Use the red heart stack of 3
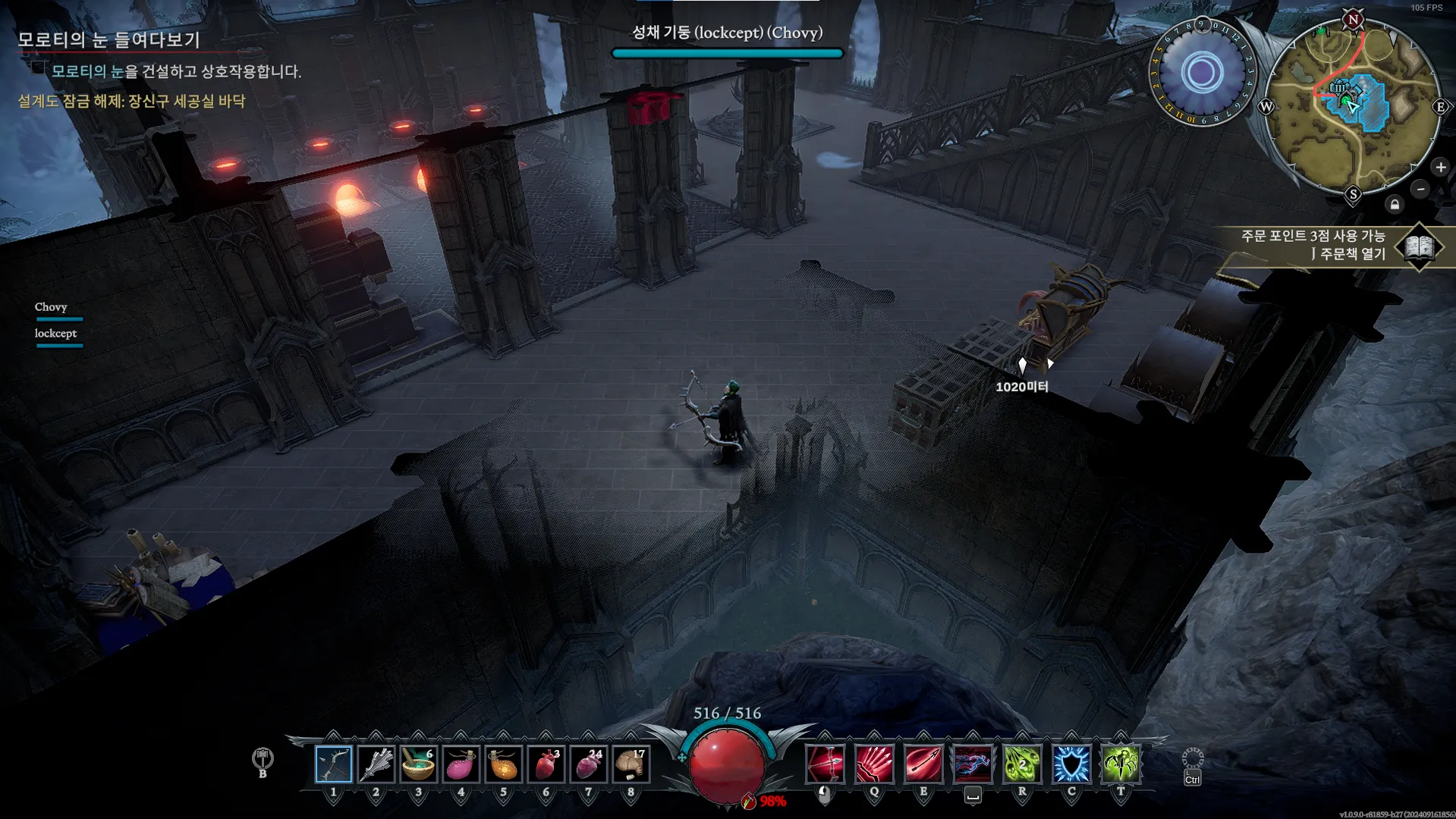Image resolution: width=1456 pixels, height=819 pixels. (546, 764)
